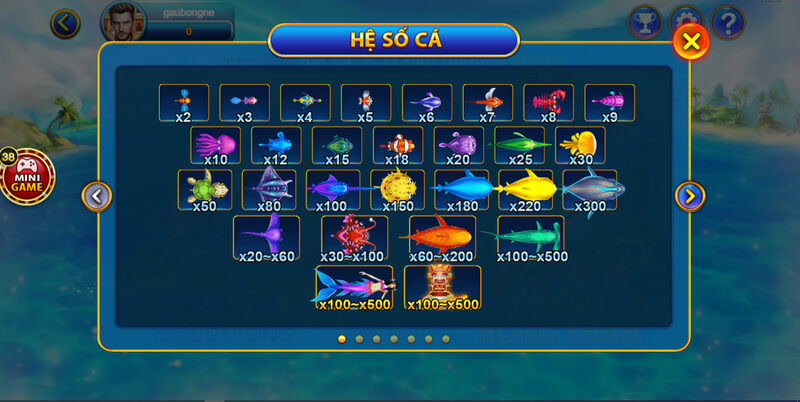This screenshot has width=800, height=402.
Task: Go to the previous fish page
Action: pyautogui.click(x=96, y=196)
